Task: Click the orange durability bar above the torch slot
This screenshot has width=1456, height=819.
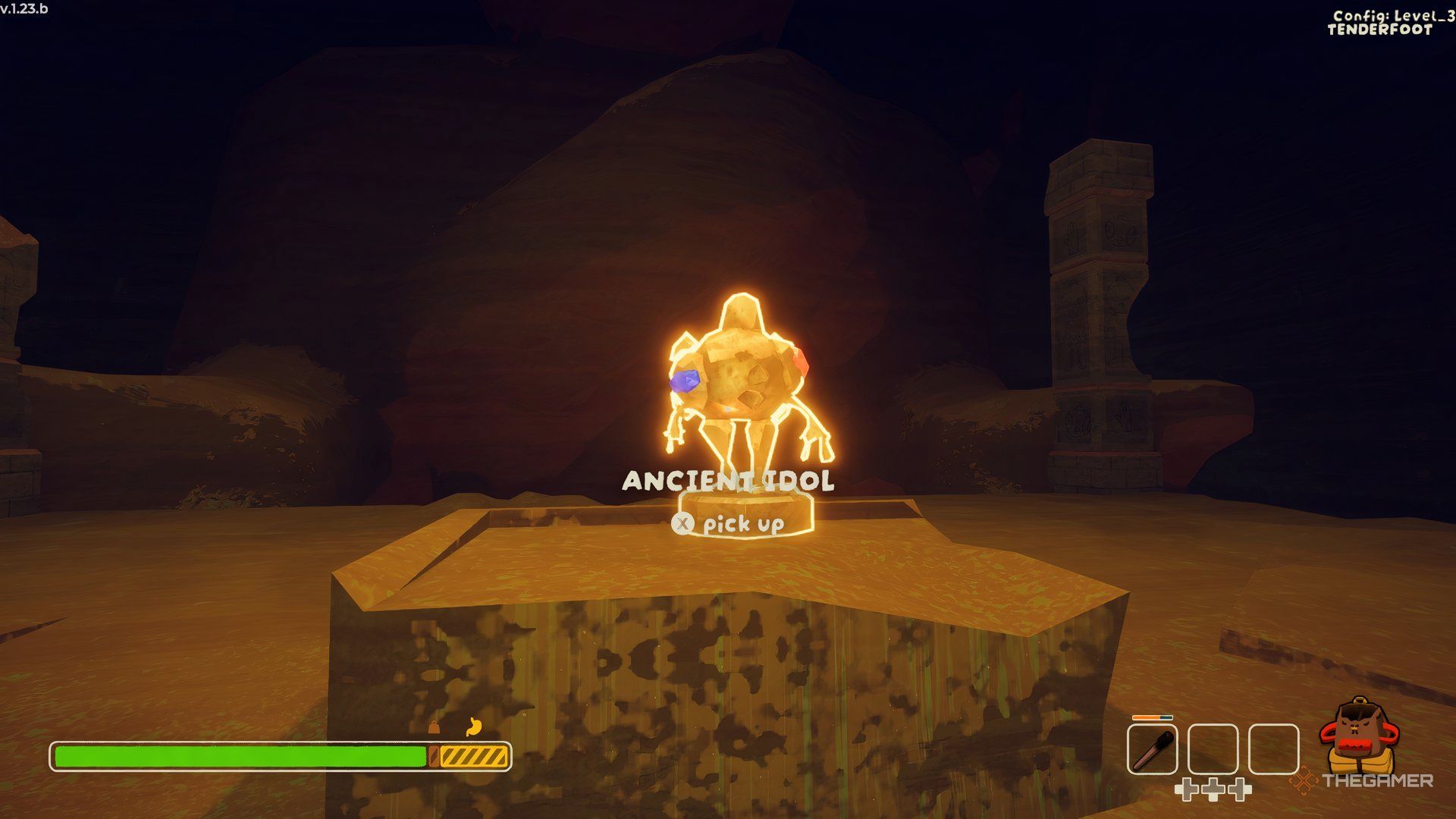Action: [x=1152, y=717]
